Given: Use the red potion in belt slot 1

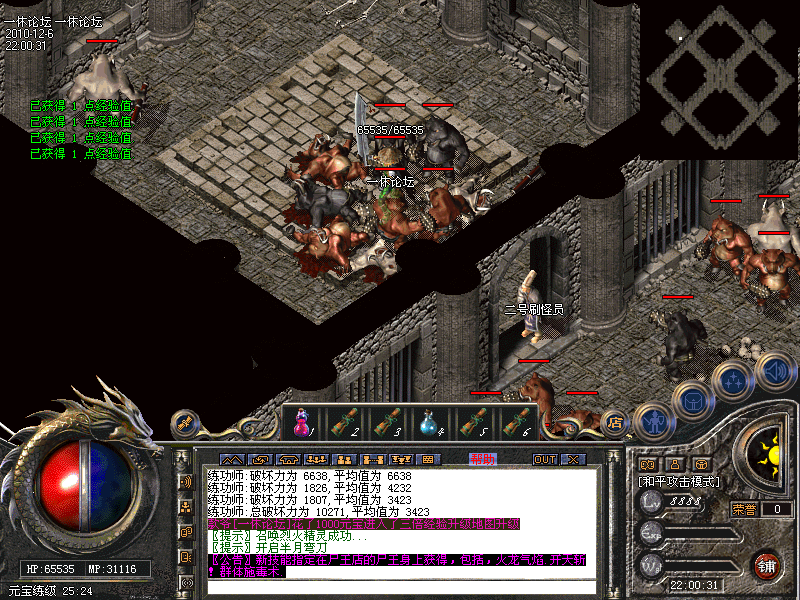Looking at the screenshot, I should click(302, 423).
